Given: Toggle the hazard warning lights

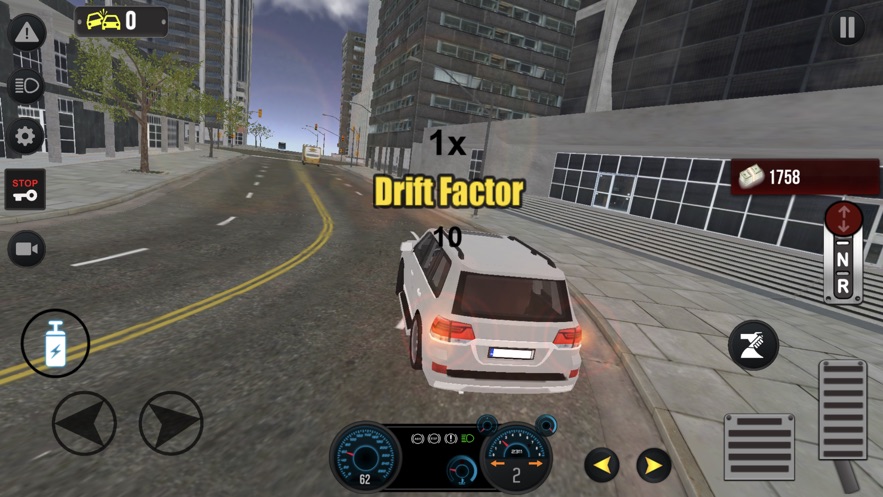Looking at the screenshot, I should pyautogui.click(x=26, y=33).
